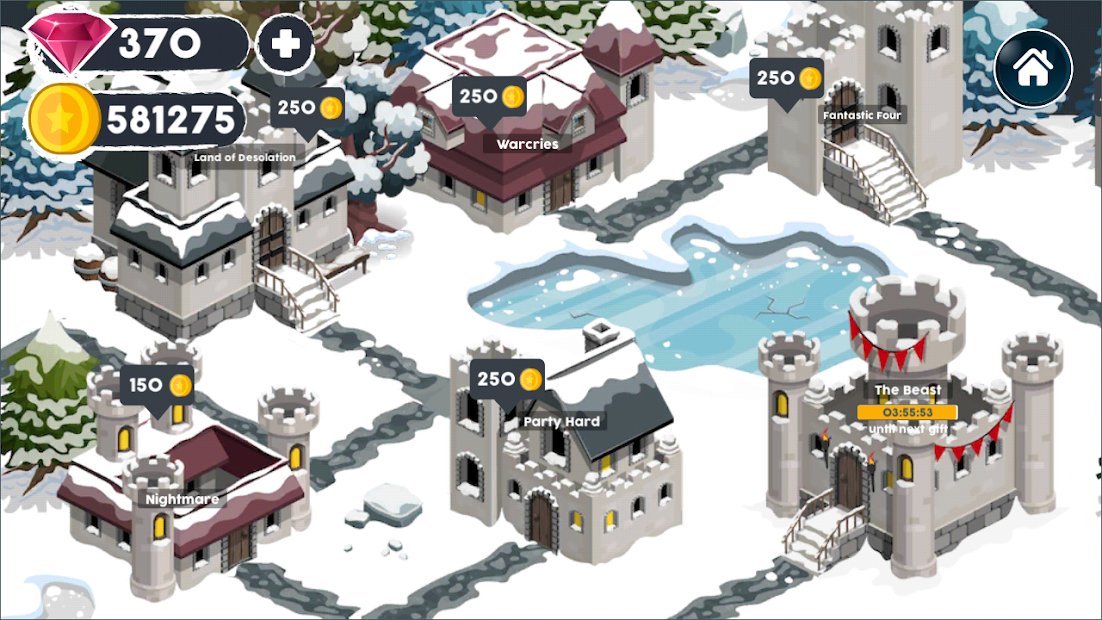This screenshot has height=620, width=1102.
Task: Tap the plus button to add gems
Action: click(285, 46)
